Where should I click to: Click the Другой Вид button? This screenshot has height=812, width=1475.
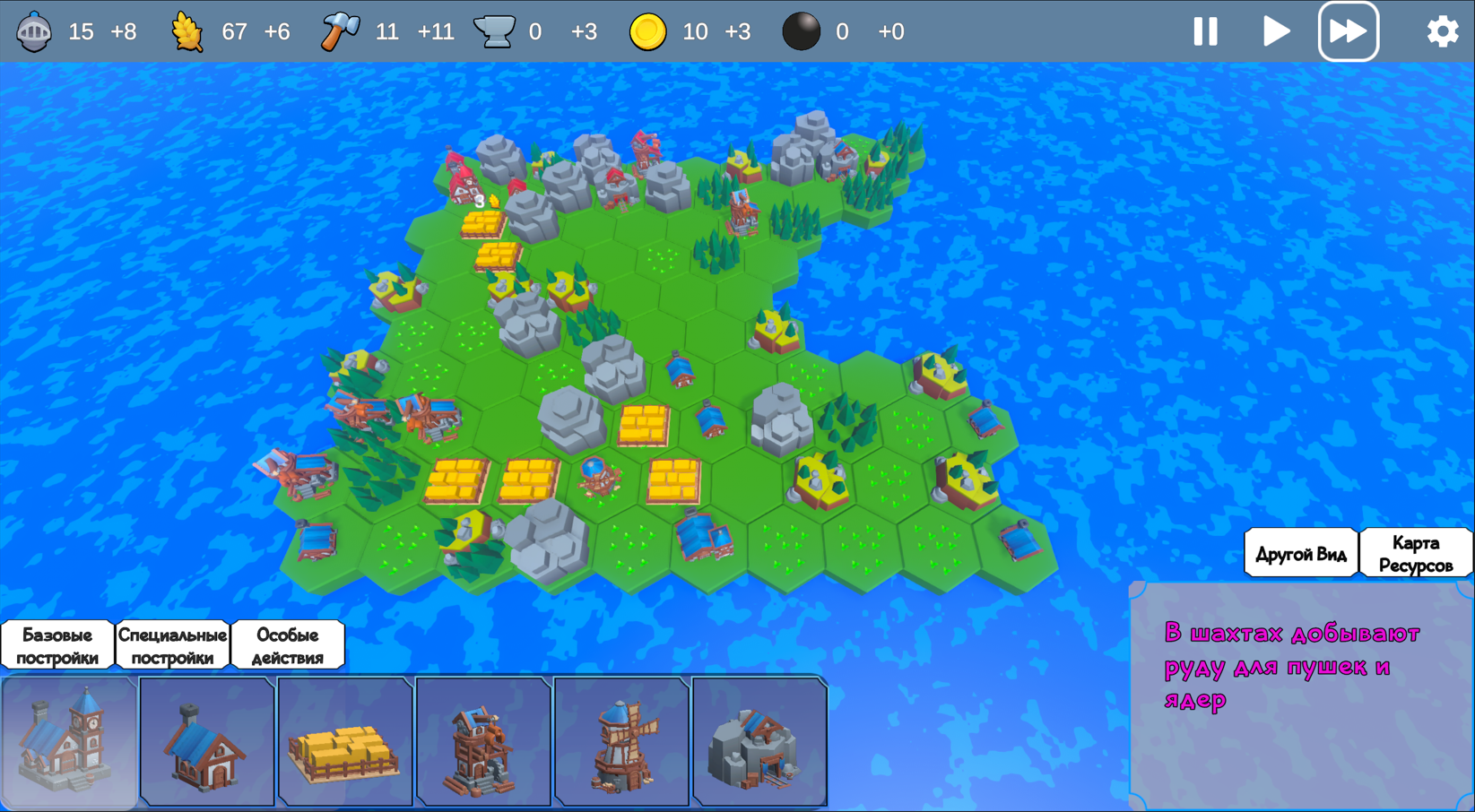(1300, 553)
